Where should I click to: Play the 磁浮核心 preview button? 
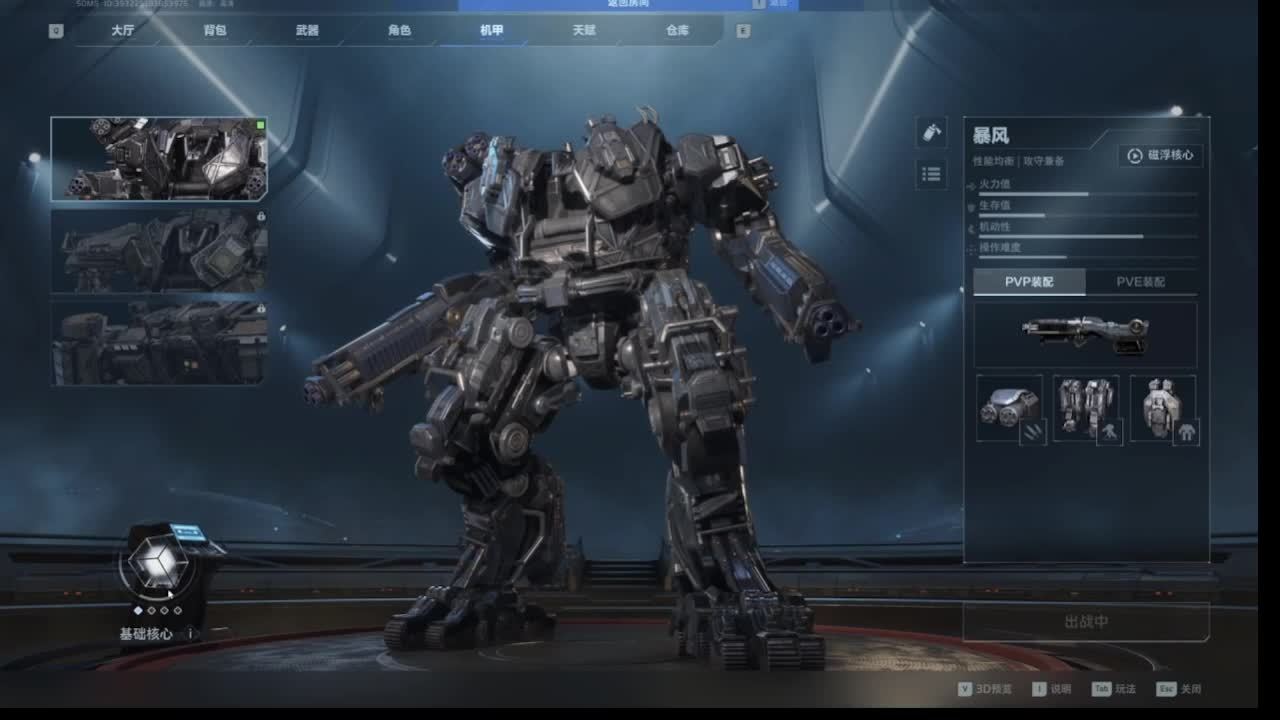pos(1160,155)
